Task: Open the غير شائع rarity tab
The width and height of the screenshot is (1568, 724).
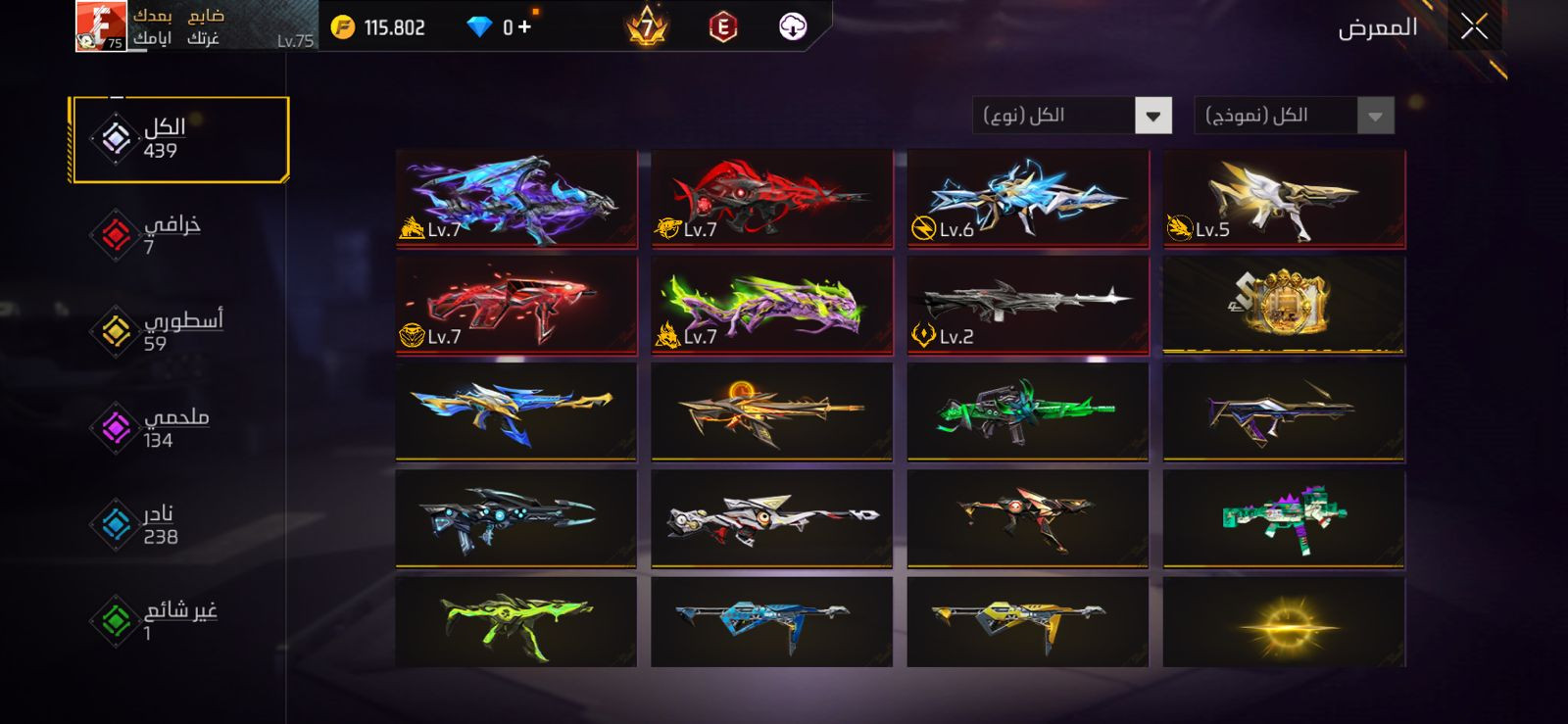Action: 157,620
